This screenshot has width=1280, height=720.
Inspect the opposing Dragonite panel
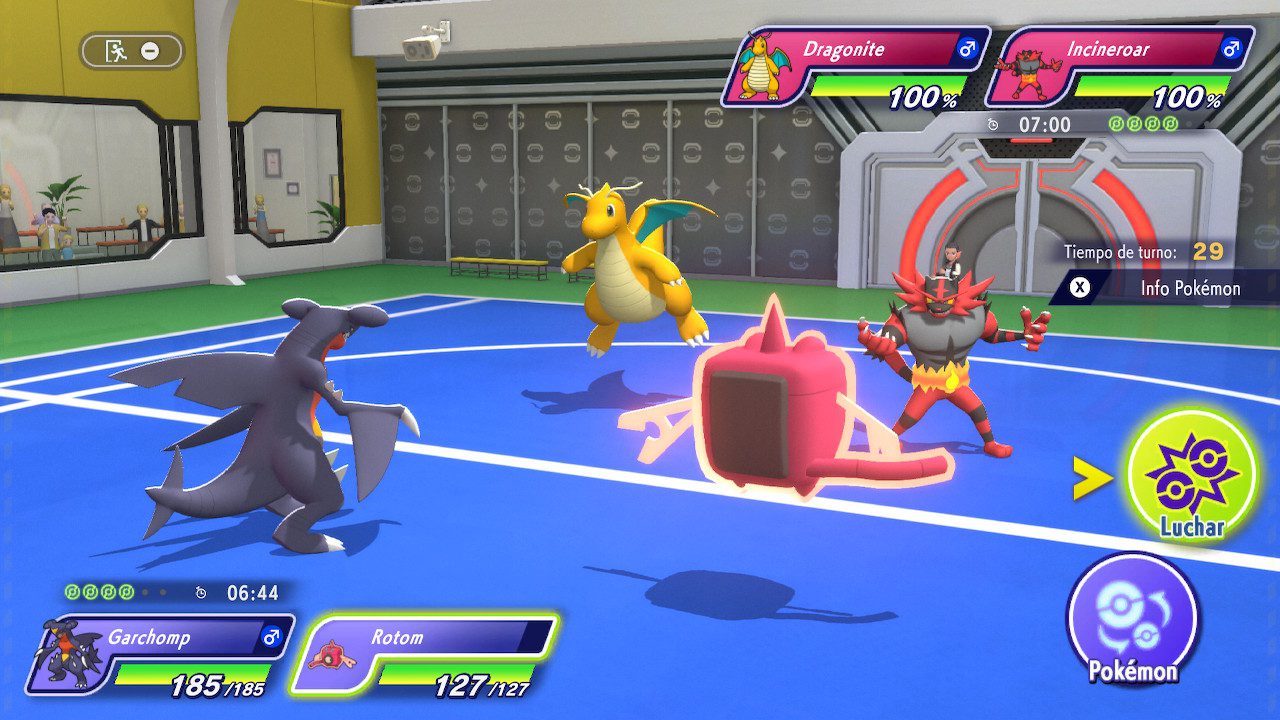[855, 68]
